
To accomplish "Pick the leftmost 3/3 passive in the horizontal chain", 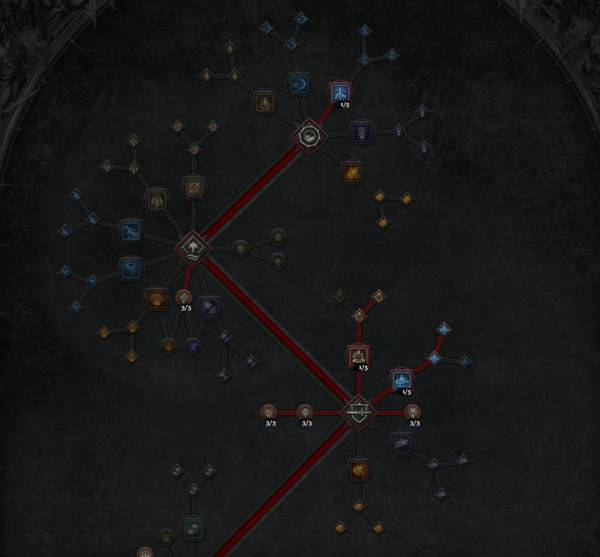I will click(269, 411).
